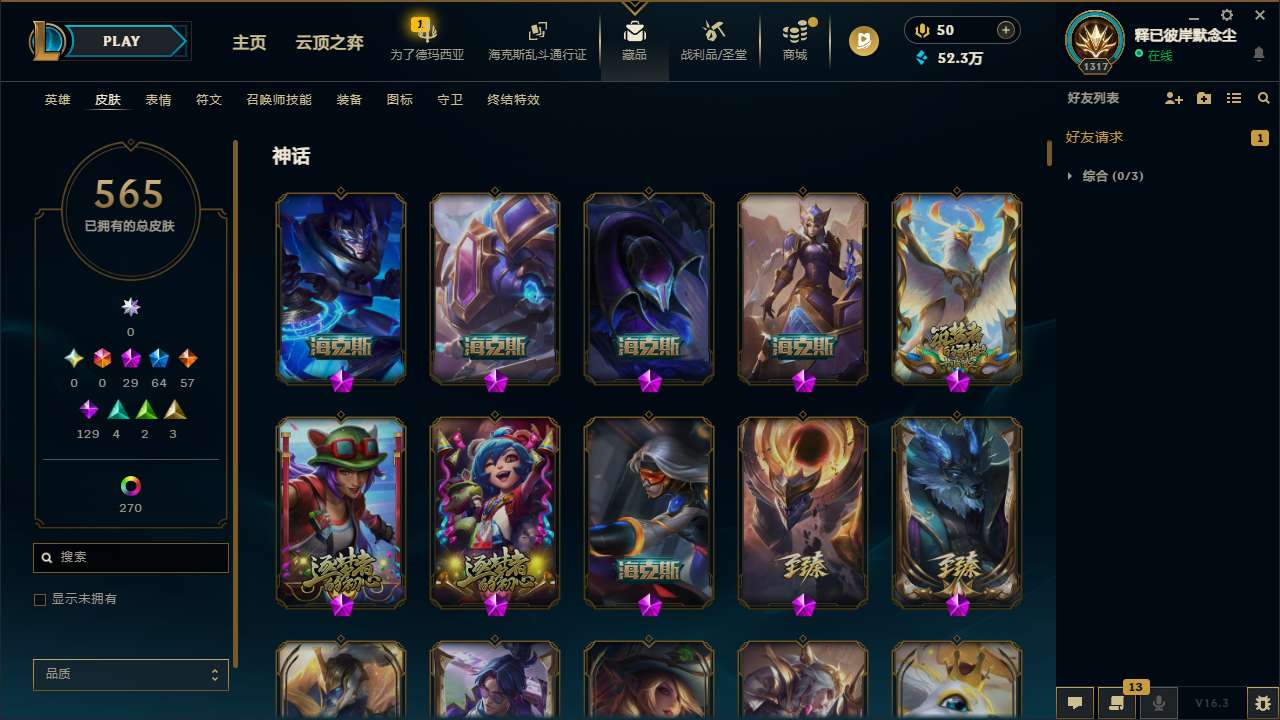The height and width of the screenshot is (720, 1280).
Task: Open the 品质 quality dropdown
Action: 130,674
